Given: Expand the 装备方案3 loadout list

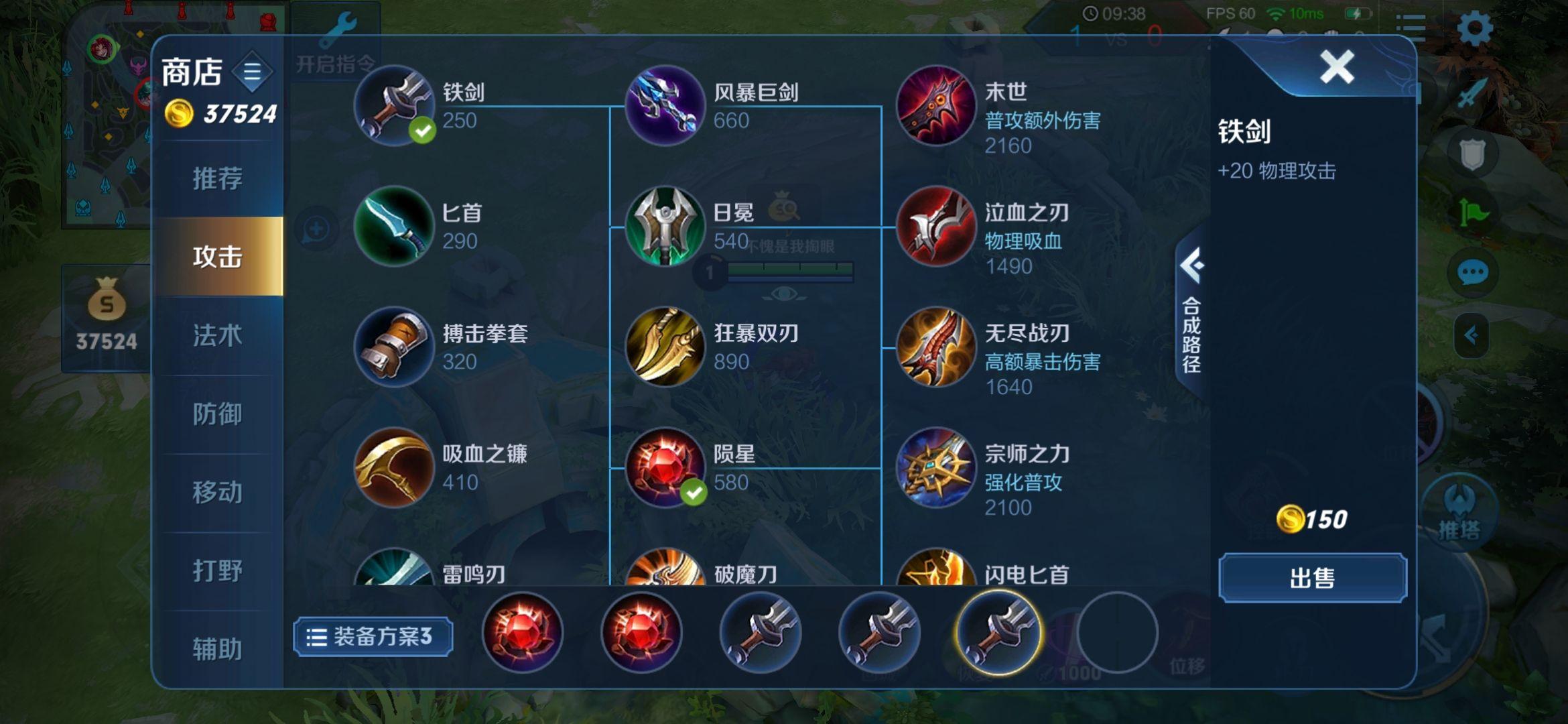Looking at the screenshot, I should click(373, 637).
